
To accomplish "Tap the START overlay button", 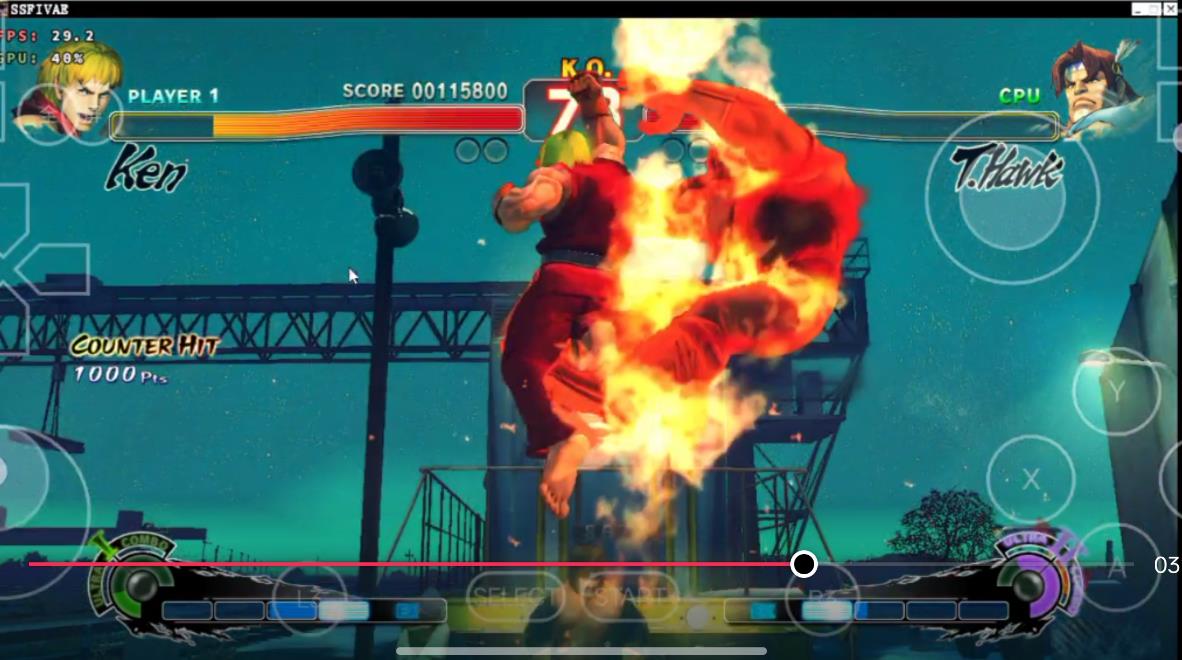I will coord(629,597).
